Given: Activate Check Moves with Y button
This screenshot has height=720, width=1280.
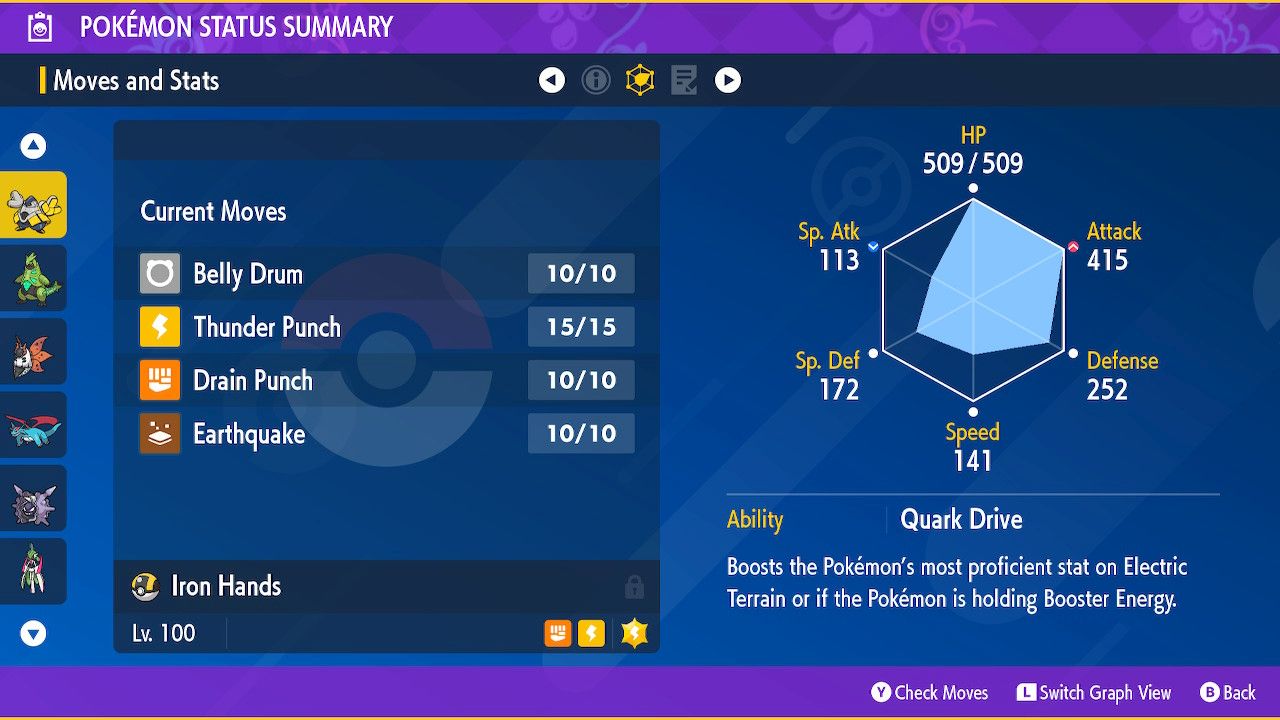Looking at the screenshot, I should tap(929, 692).
